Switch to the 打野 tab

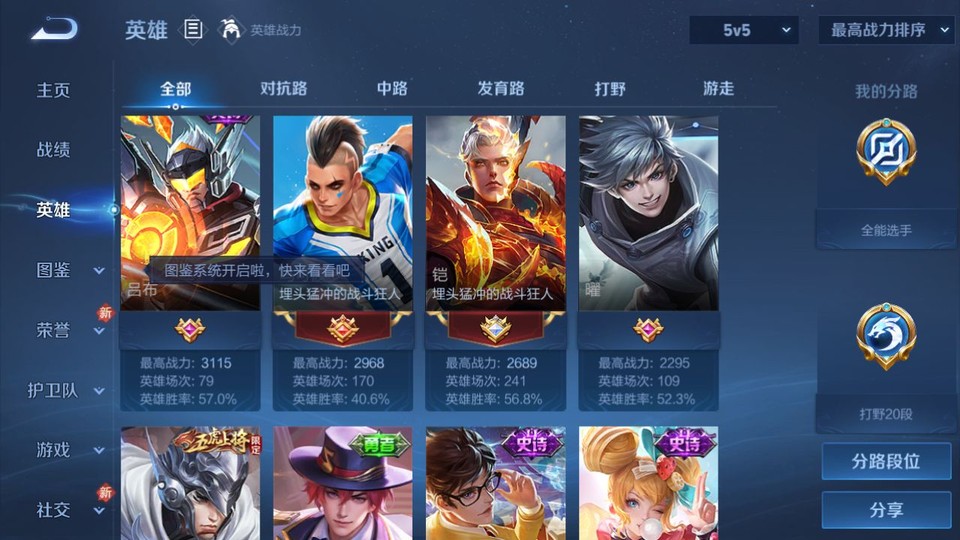click(610, 89)
